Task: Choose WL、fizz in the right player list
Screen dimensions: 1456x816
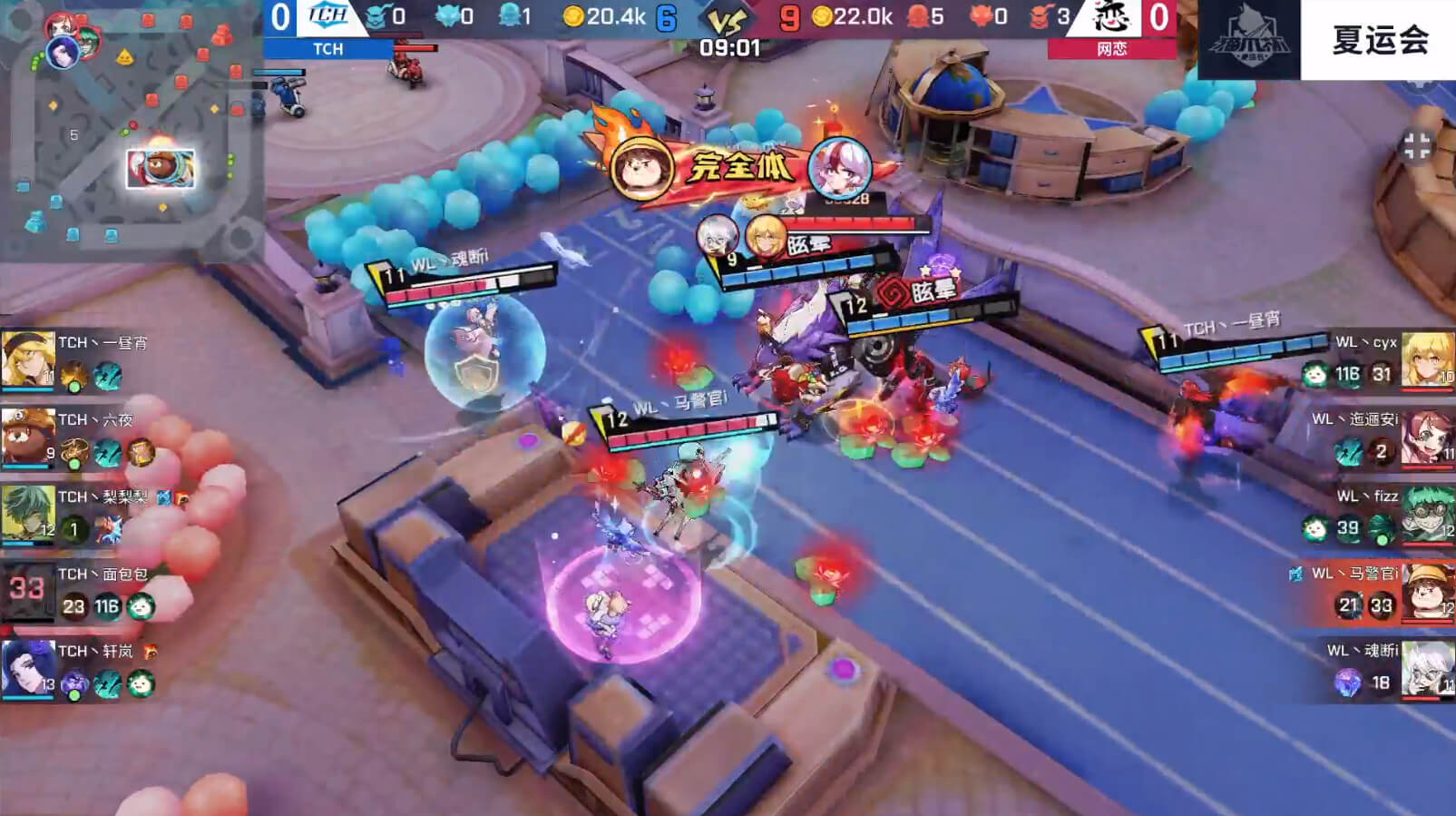Action: [1427, 515]
